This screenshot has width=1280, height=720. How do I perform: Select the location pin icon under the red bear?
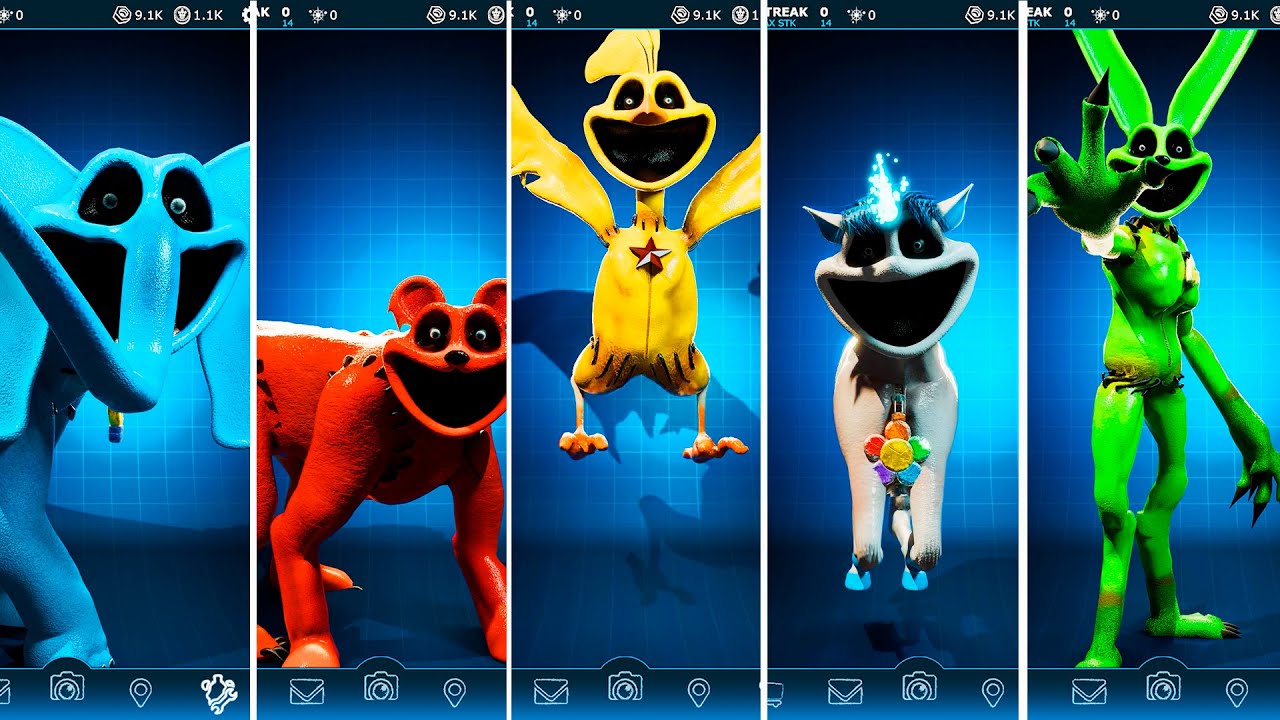pyautogui.click(x=455, y=690)
